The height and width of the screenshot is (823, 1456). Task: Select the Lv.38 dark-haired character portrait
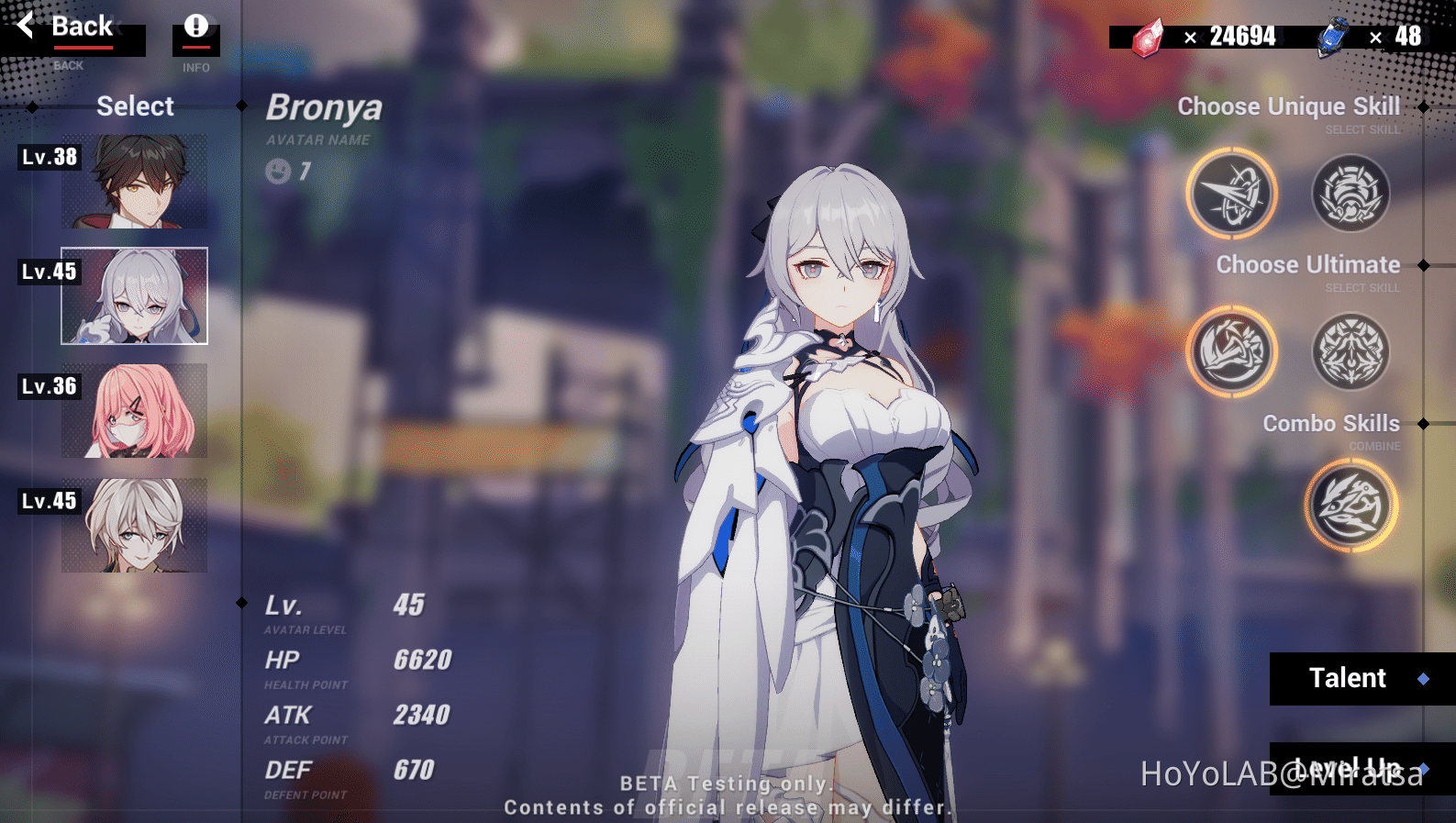click(134, 181)
